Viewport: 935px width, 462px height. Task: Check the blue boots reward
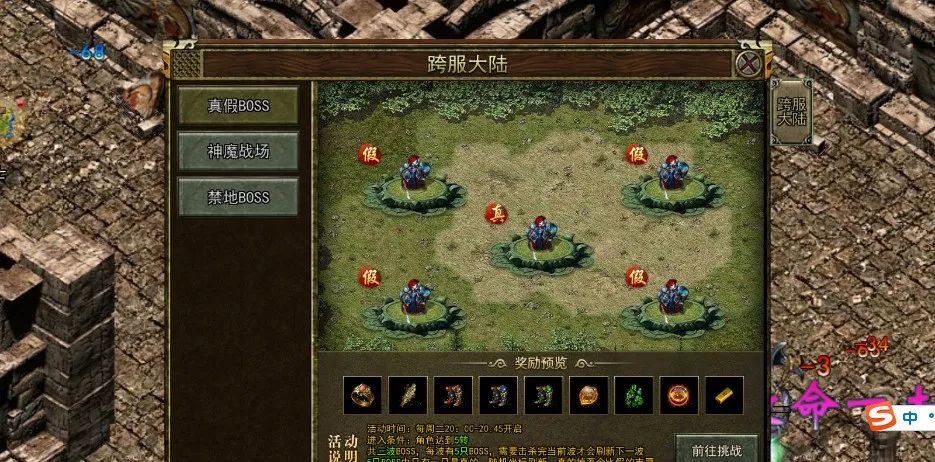pyautogui.click(x=498, y=394)
